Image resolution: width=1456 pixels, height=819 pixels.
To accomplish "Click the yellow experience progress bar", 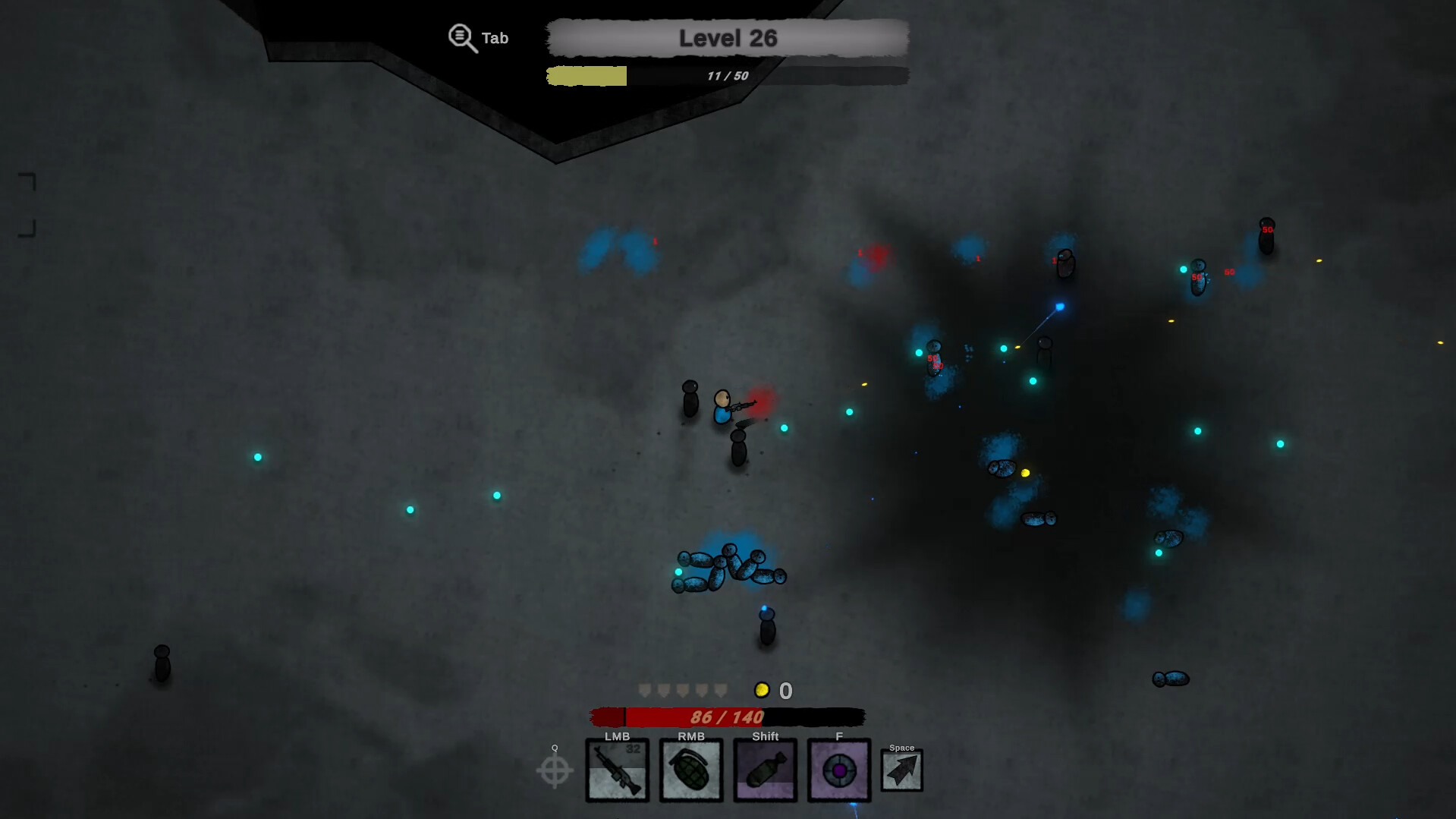I will point(586,76).
